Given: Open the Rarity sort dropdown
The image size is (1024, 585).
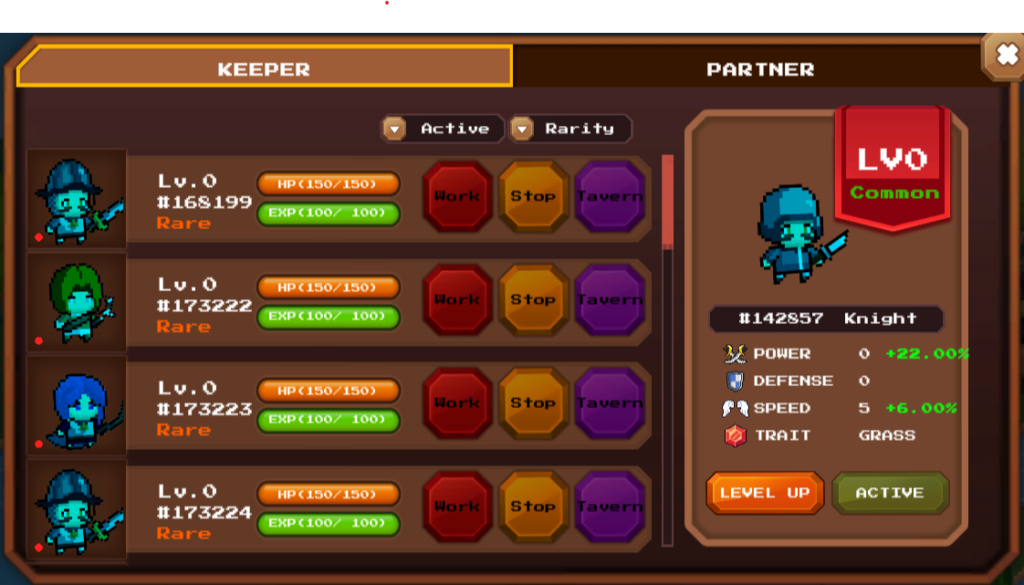Looking at the screenshot, I should click(x=569, y=129).
